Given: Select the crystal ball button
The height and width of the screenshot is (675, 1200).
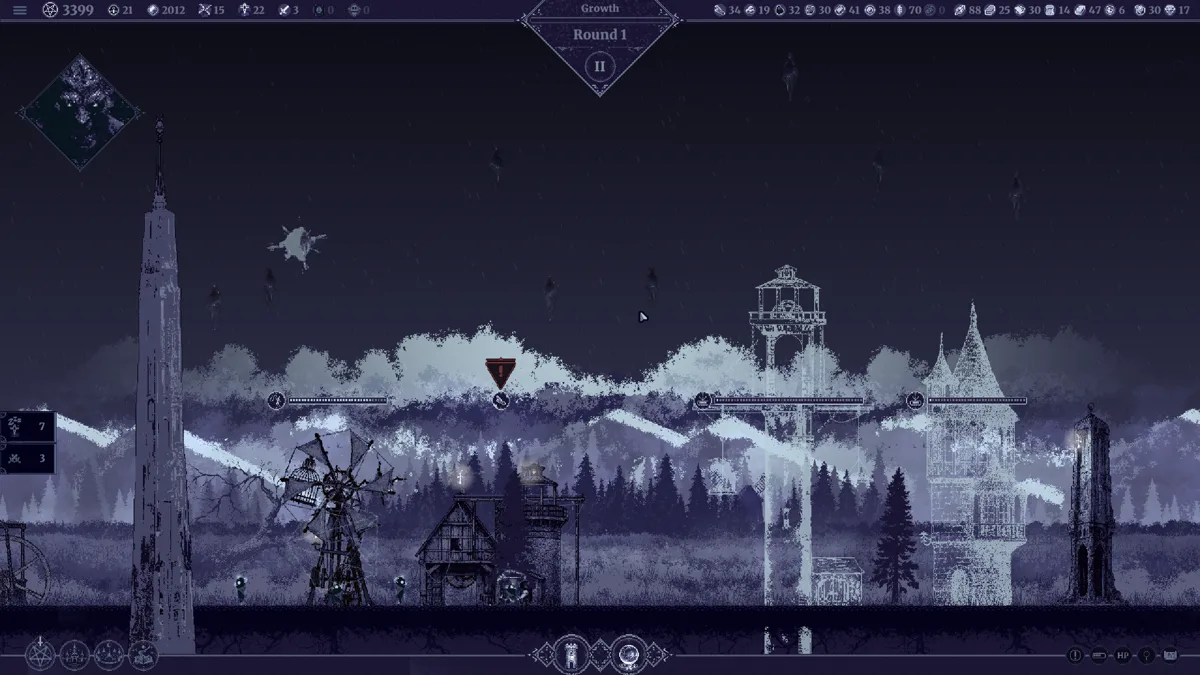Looking at the screenshot, I should [x=629, y=654].
